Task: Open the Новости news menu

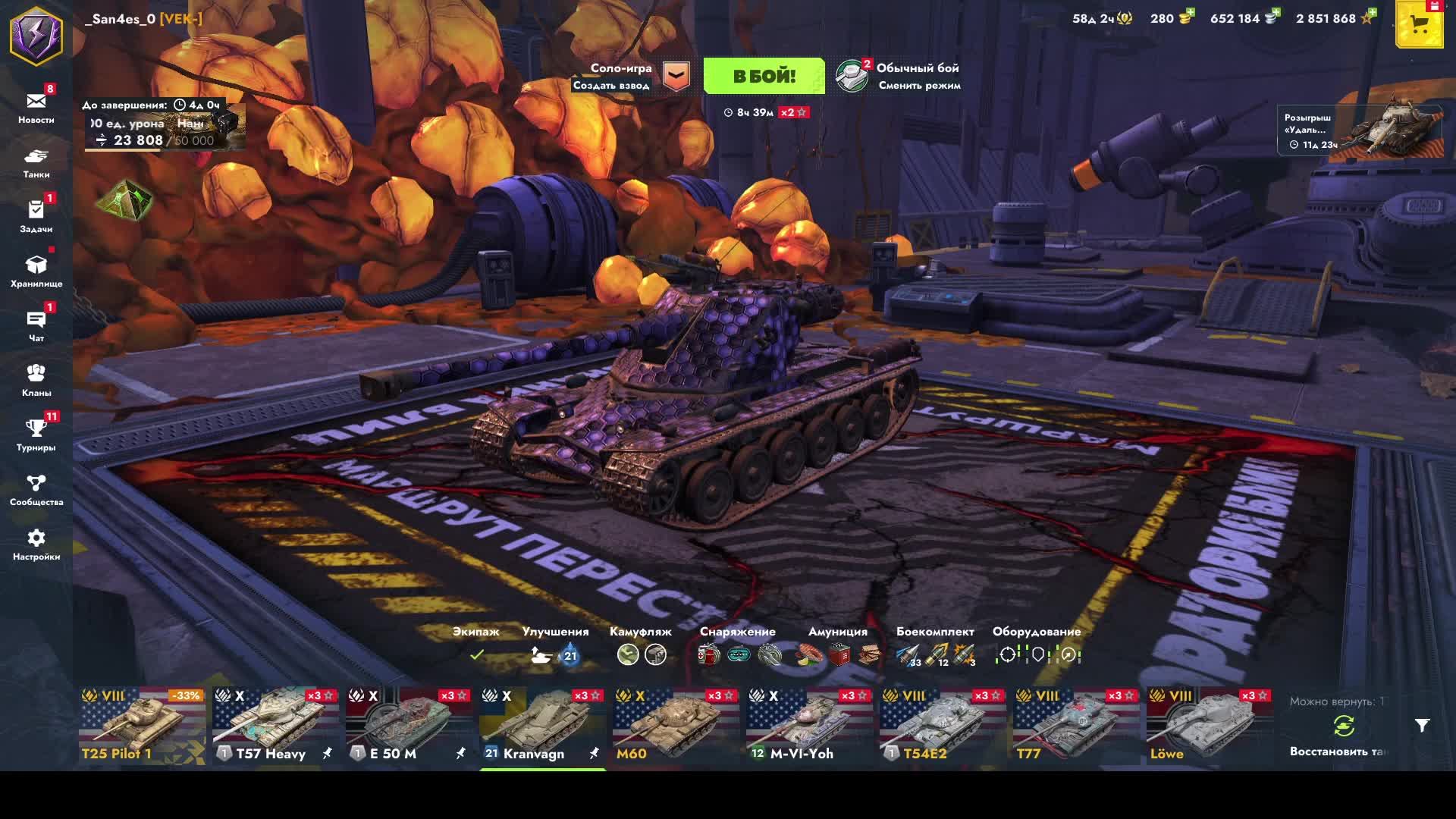Action: [x=36, y=107]
